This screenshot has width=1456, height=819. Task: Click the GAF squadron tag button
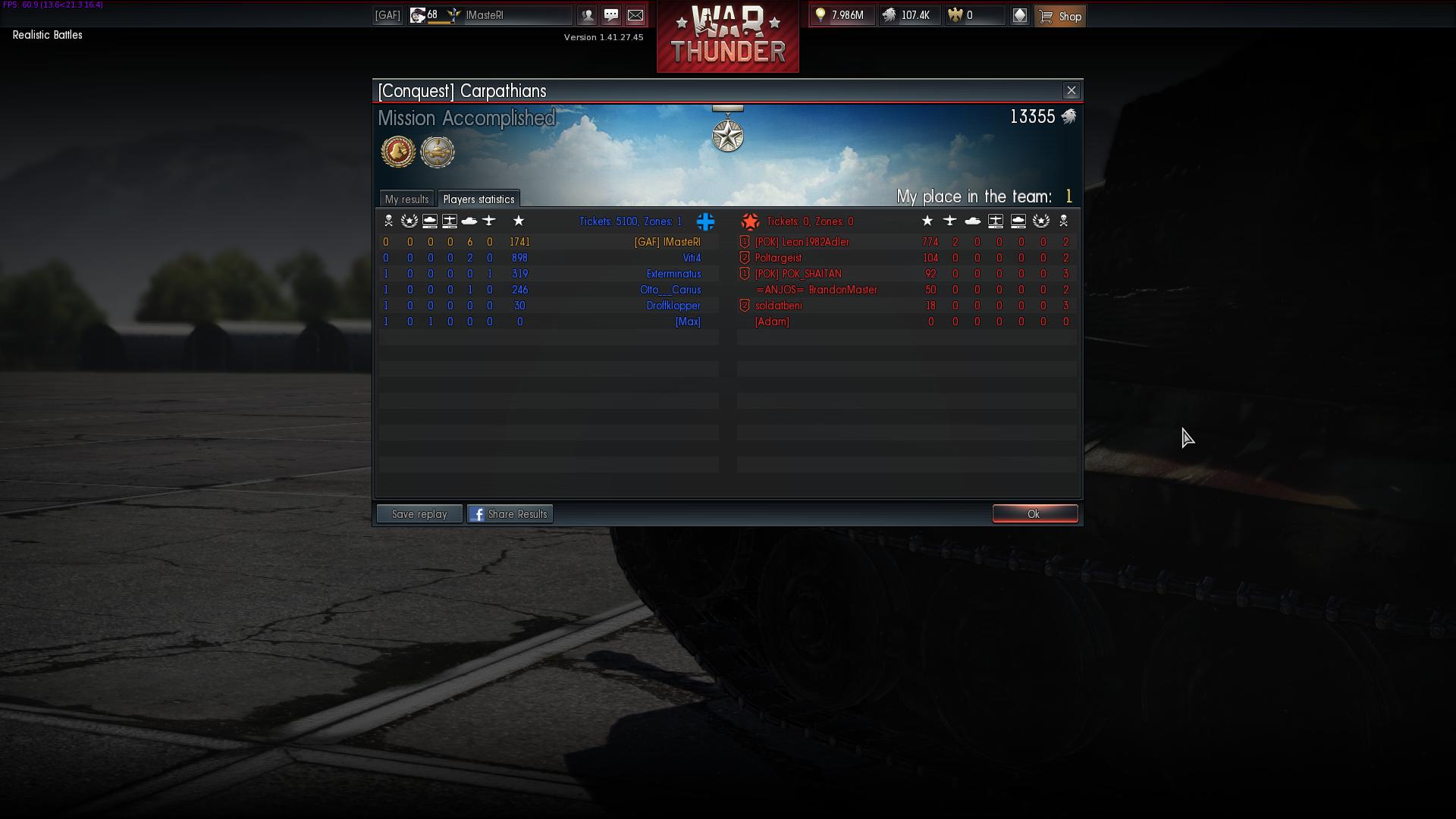click(x=388, y=15)
